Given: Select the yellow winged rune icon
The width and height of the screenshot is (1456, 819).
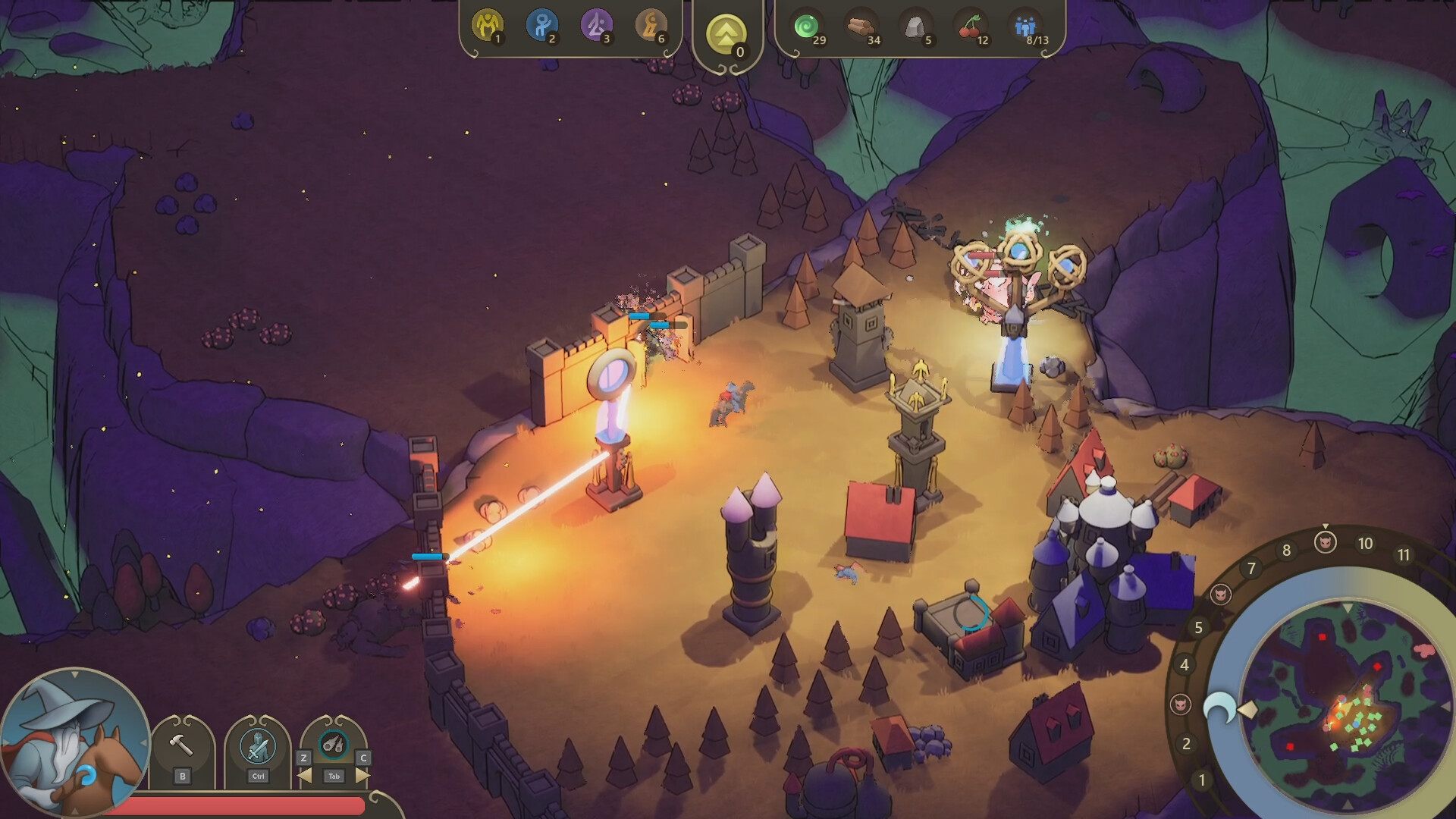Looking at the screenshot, I should click(487, 25).
